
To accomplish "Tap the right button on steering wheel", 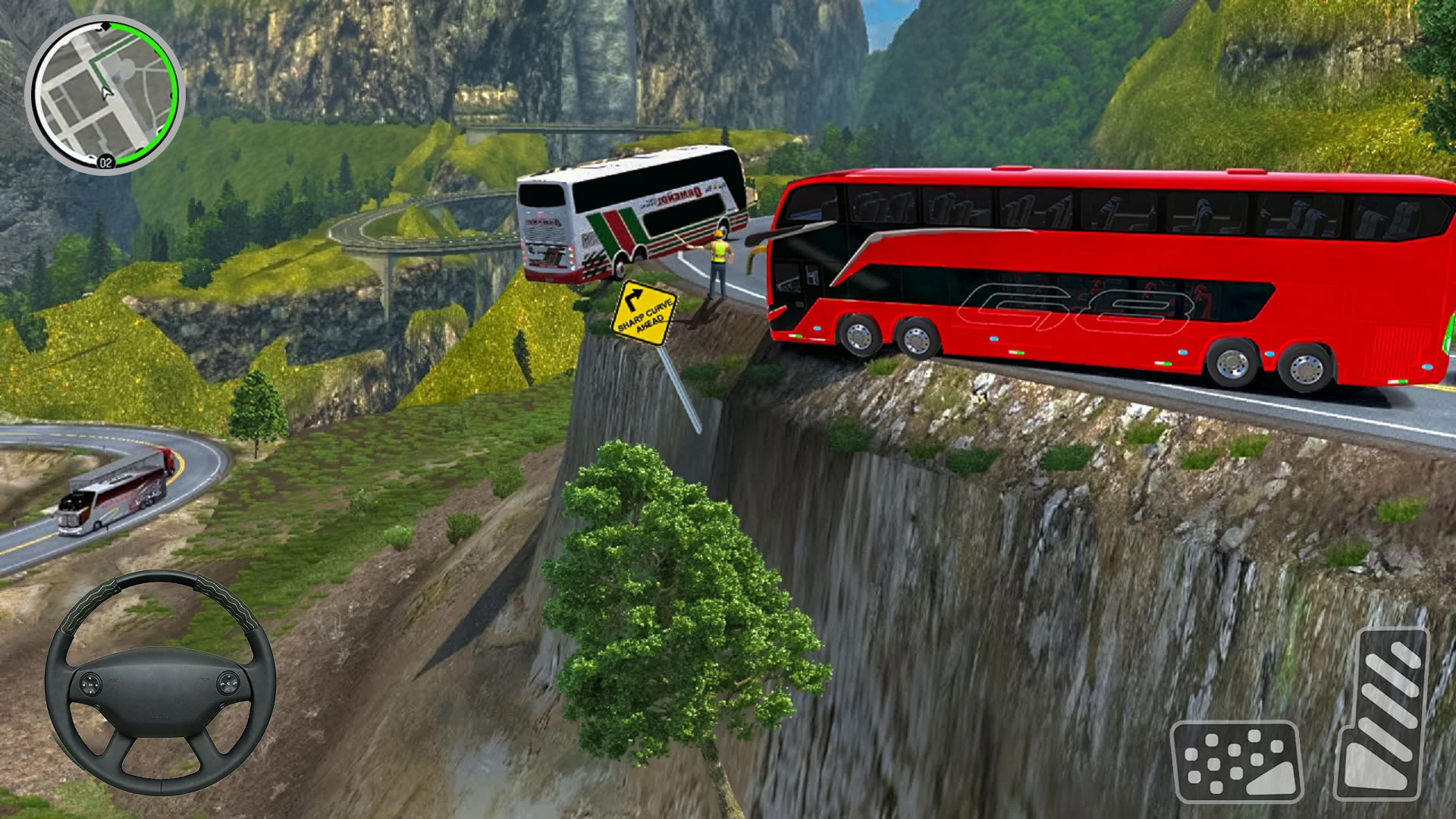I will tap(228, 682).
